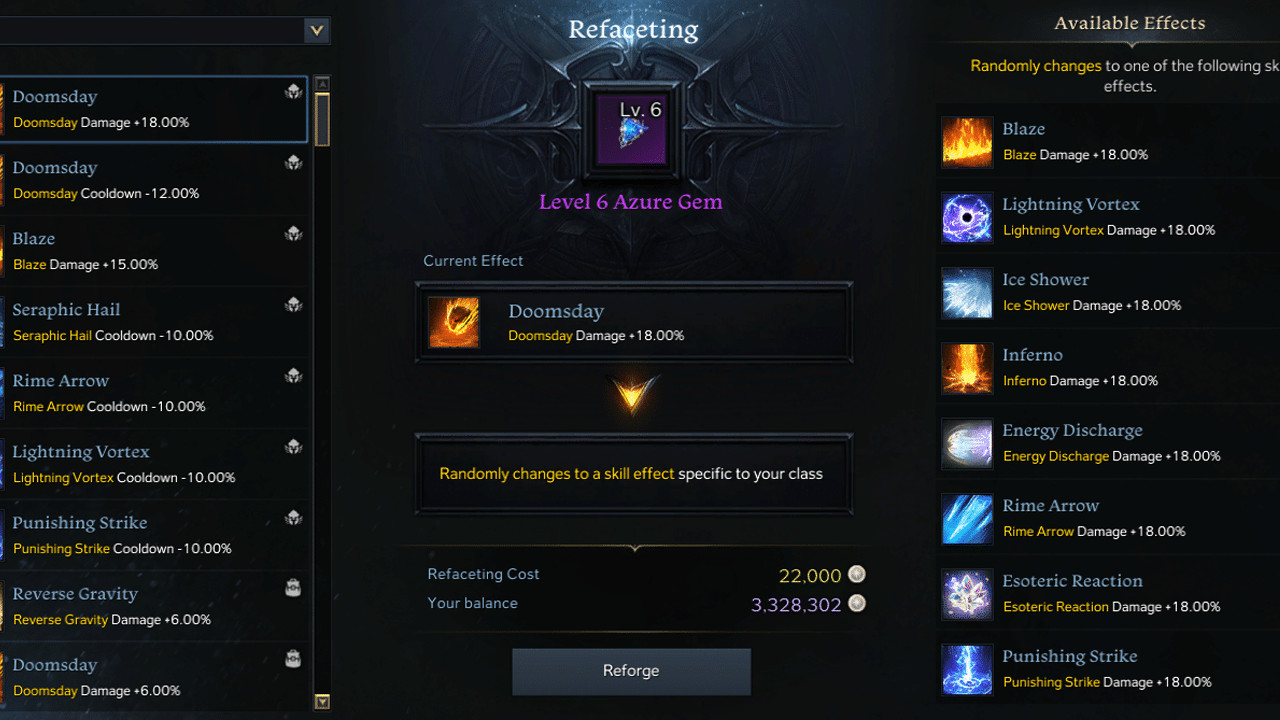
Task: Click the coin icon beside Your balance
Action: [x=856, y=604]
